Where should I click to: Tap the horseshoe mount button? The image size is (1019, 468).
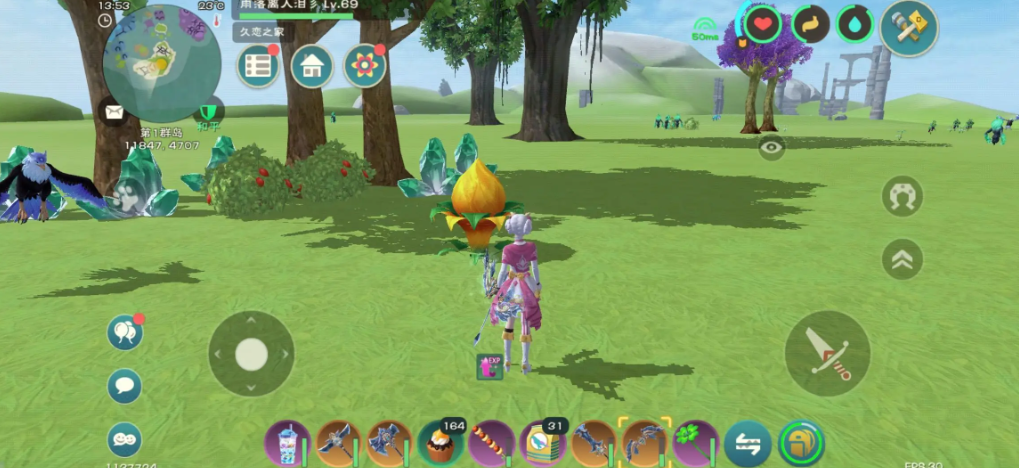(x=902, y=196)
